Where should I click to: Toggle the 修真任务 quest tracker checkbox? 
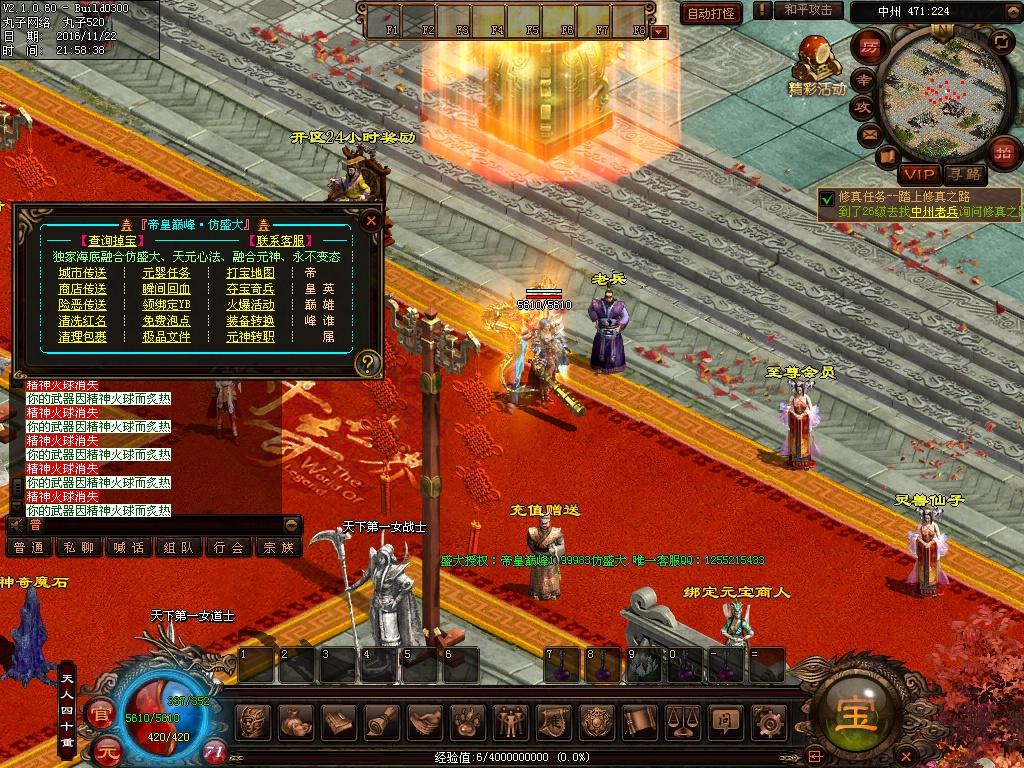pos(827,198)
